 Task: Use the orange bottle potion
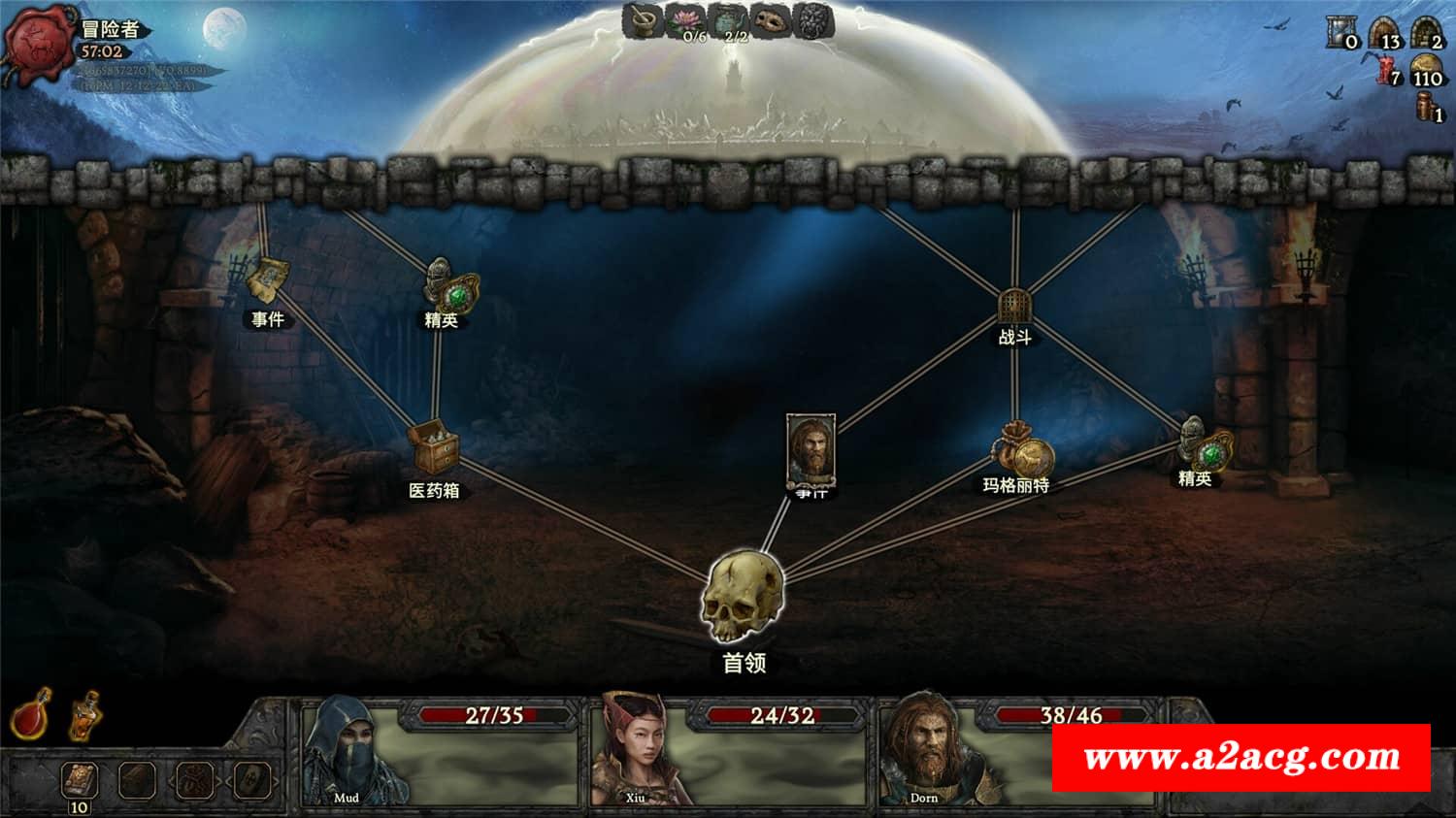tap(85, 716)
